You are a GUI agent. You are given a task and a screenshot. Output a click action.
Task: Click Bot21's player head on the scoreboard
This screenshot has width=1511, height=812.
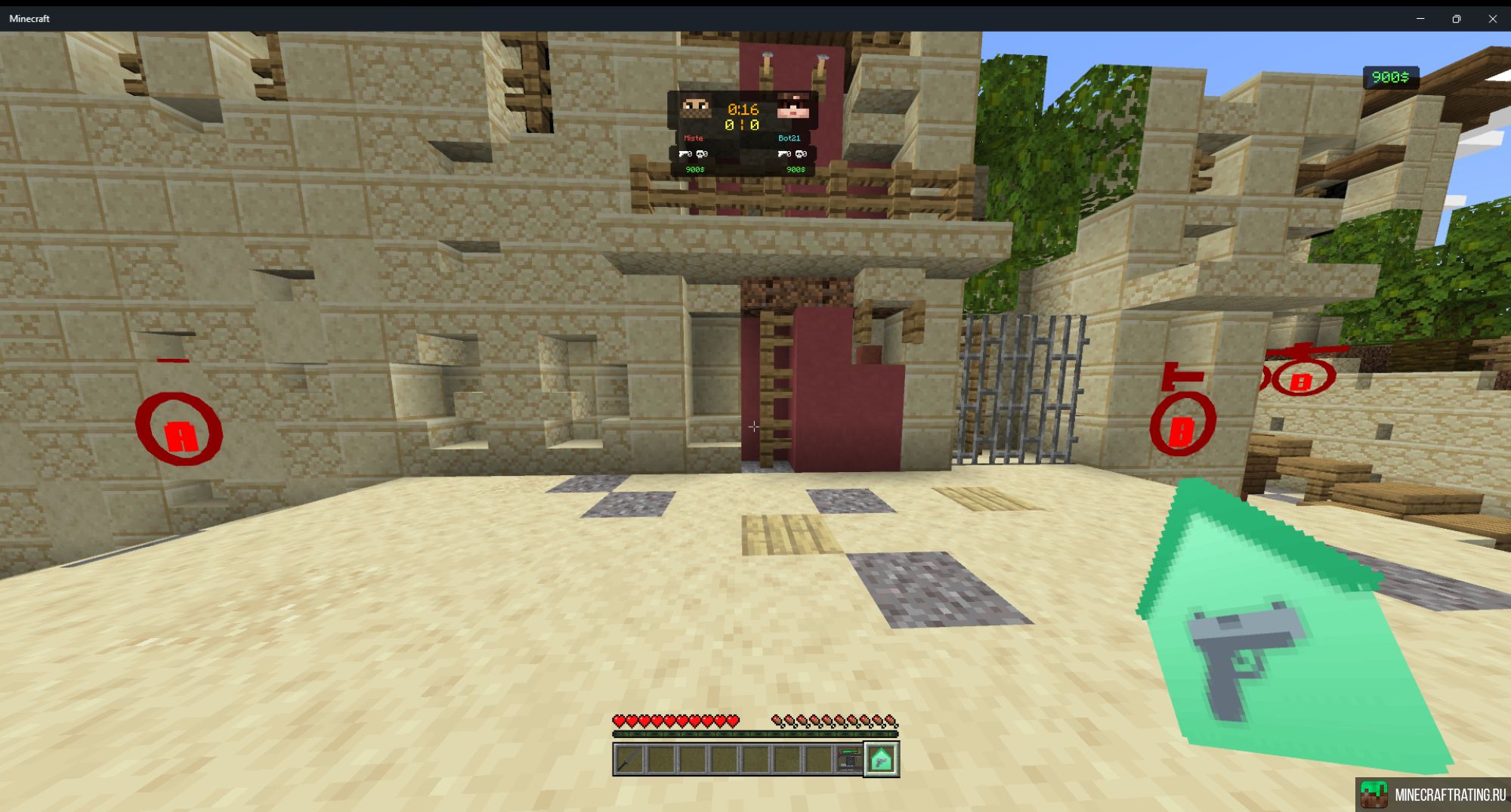click(793, 107)
